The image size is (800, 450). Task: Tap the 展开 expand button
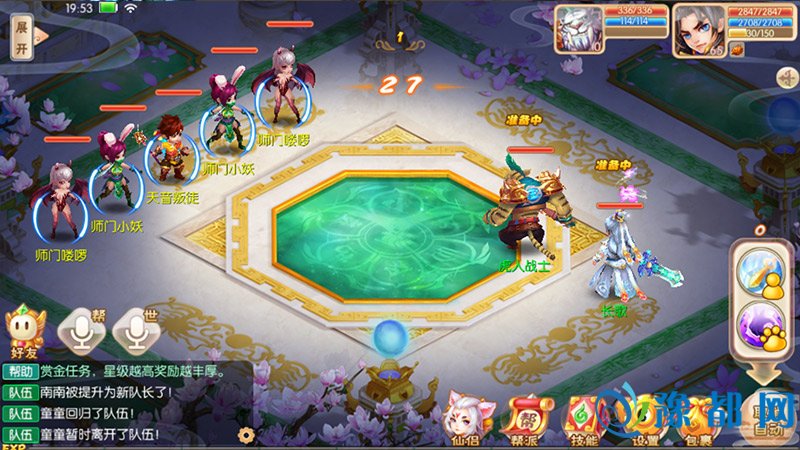[x=21, y=39]
